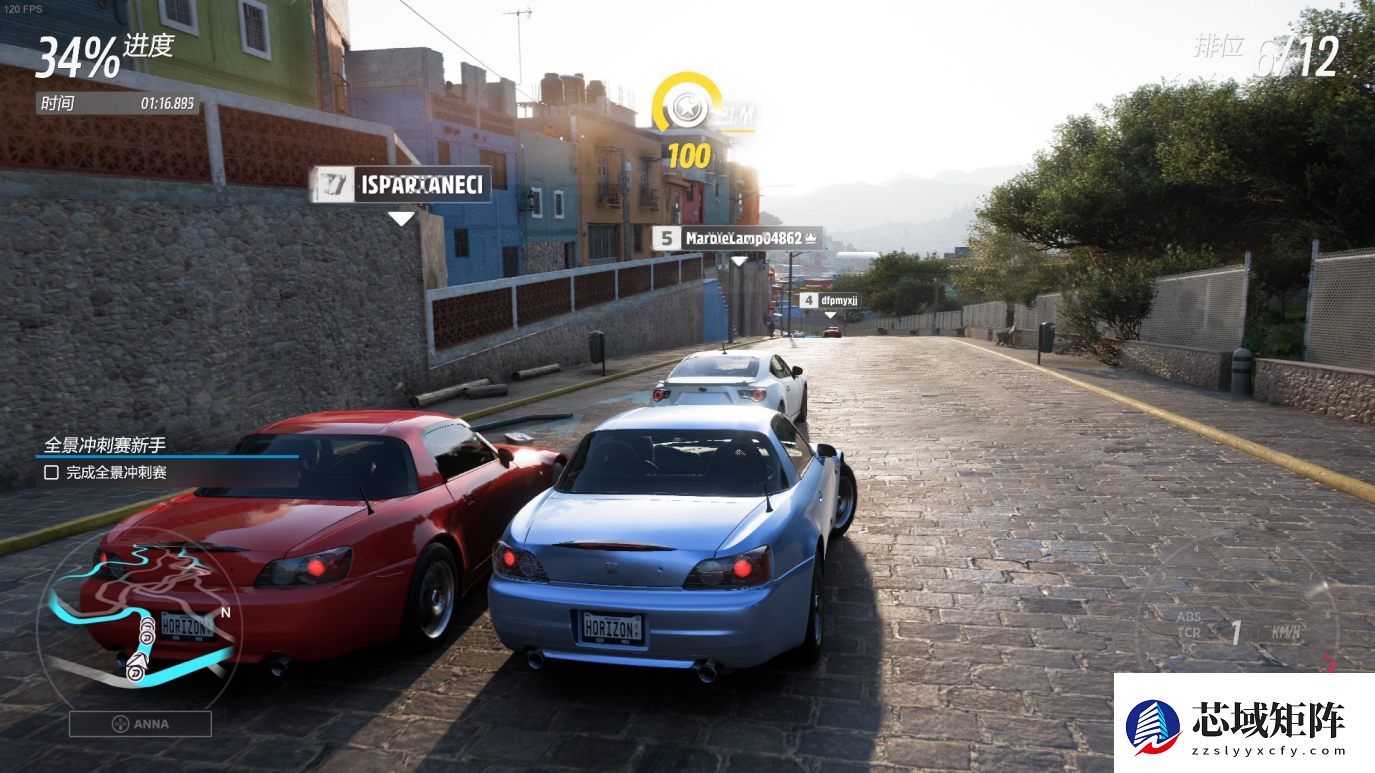
Task: Choose the dfpmyxjj player nameplate
Action: (829, 300)
